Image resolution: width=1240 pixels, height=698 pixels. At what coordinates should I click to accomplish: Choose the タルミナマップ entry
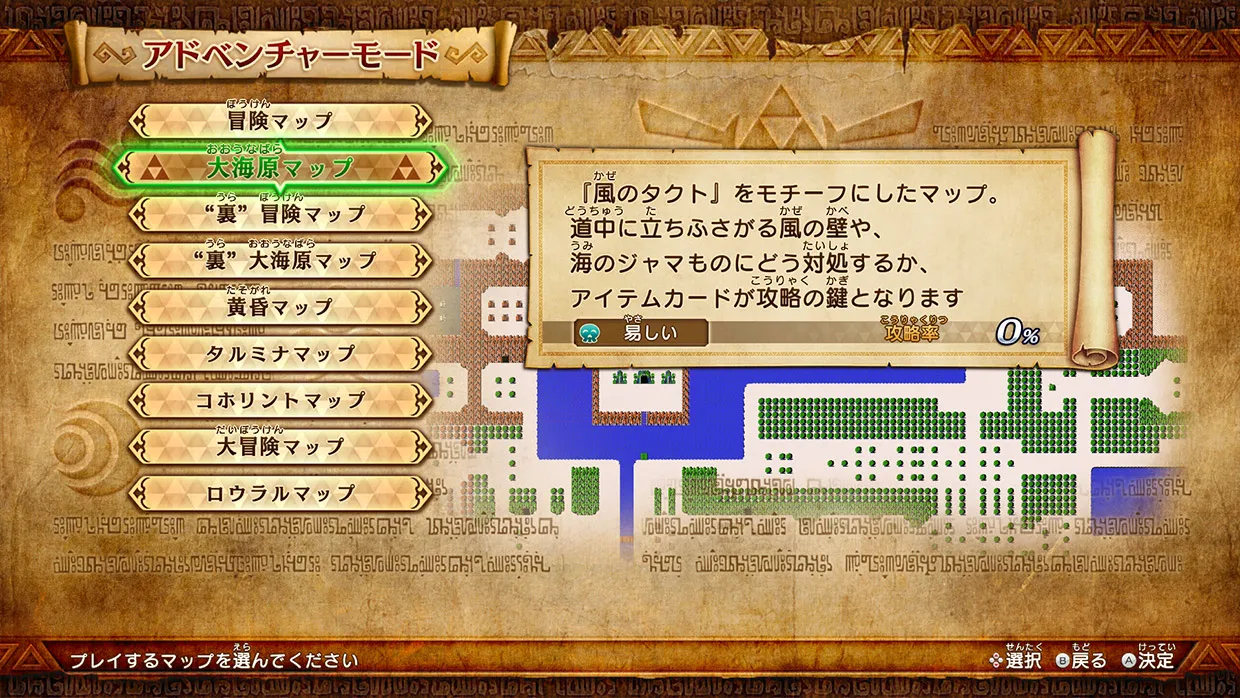[280, 354]
